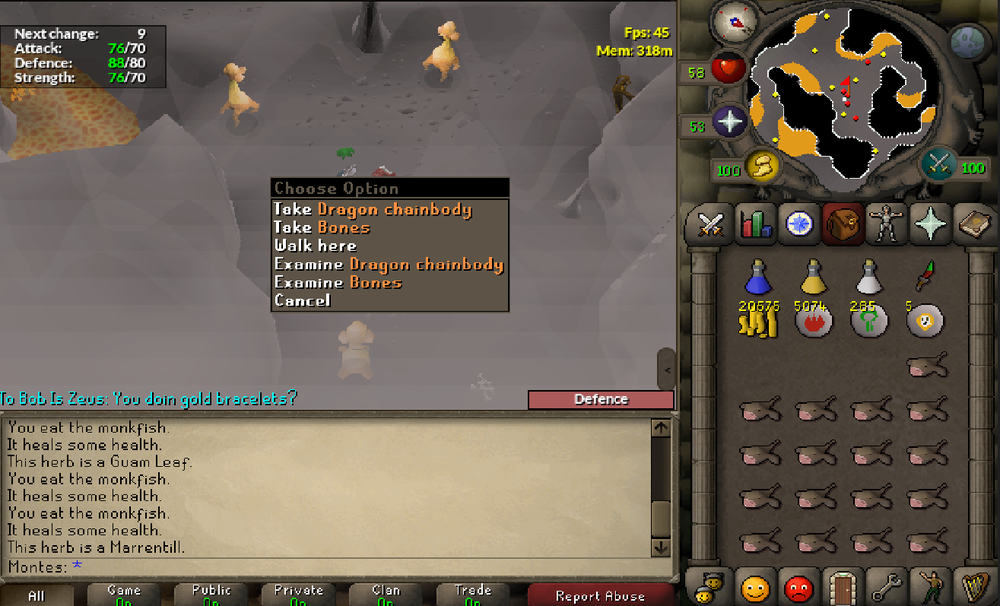The width and height of the screenshot is (1000, 606).
Task: Open the logout door tab
Action: click(843, 587)
